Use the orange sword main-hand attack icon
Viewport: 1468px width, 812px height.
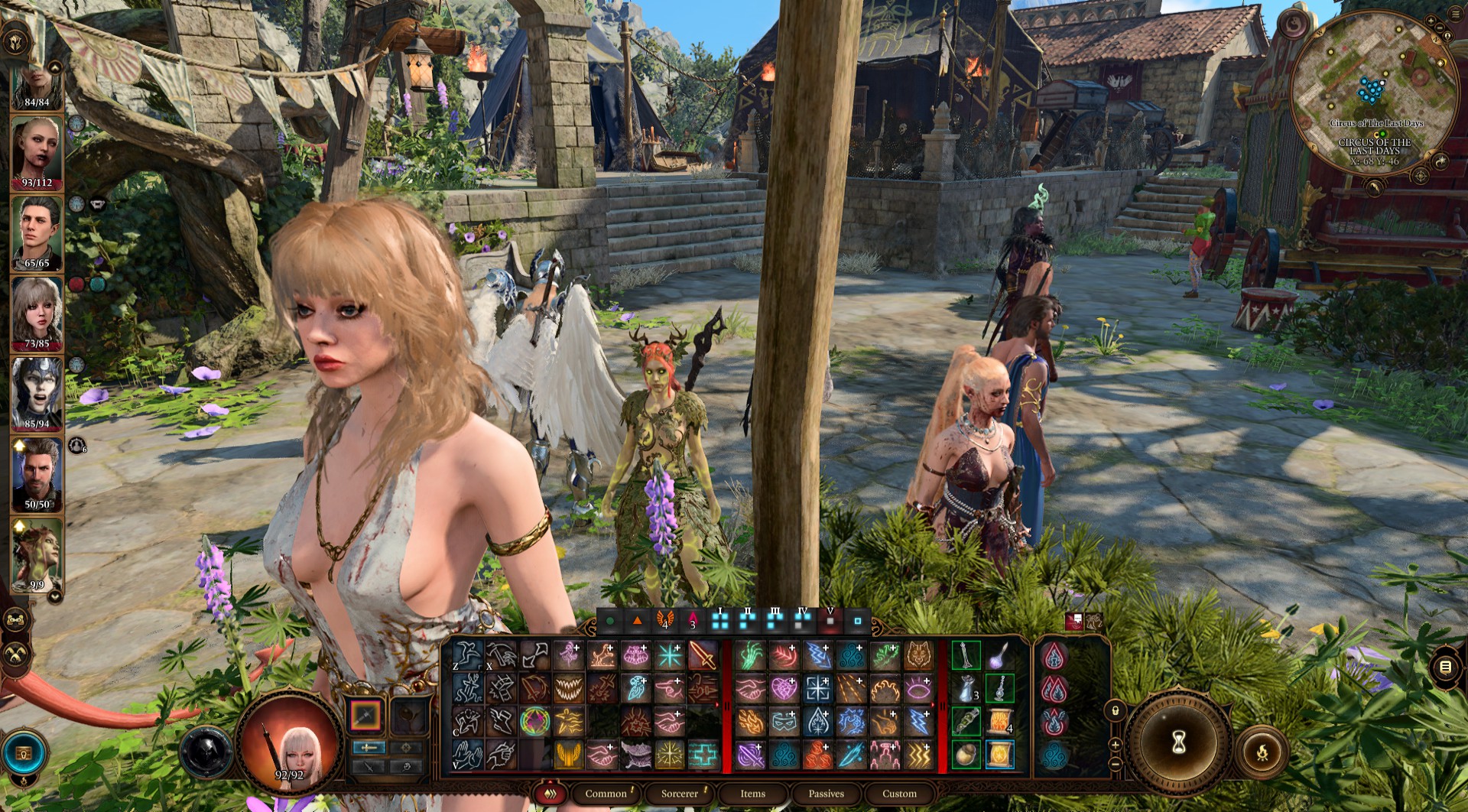tap(703, 655)
